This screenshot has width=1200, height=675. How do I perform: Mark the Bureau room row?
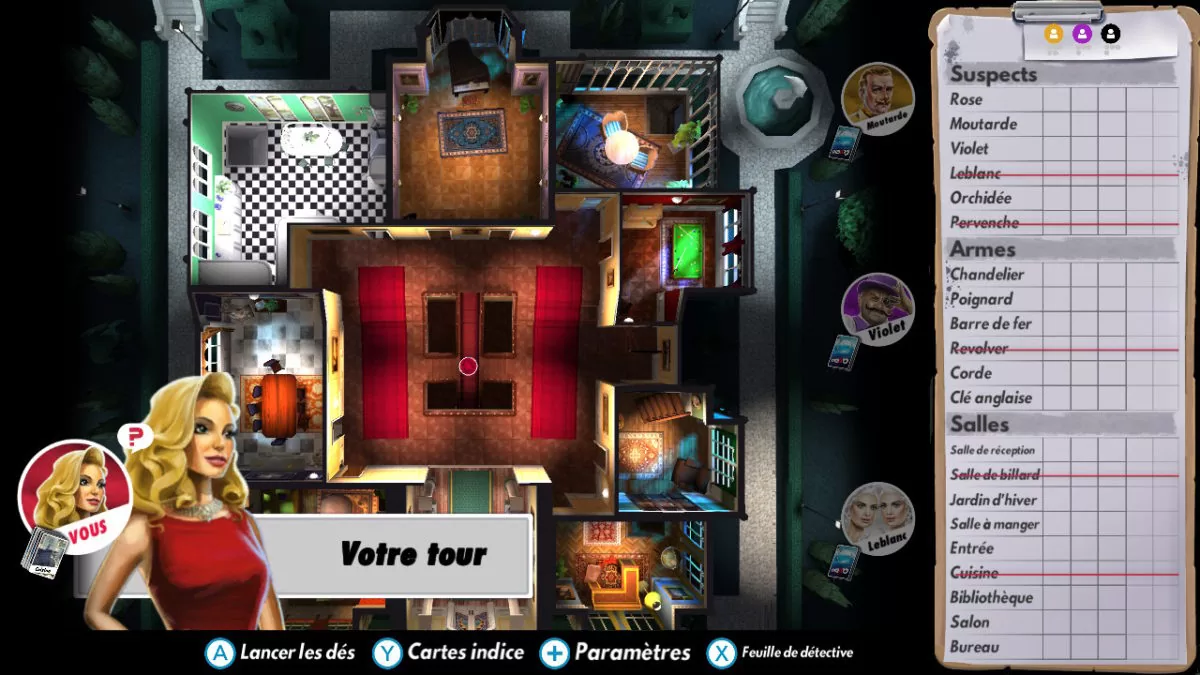click(974, 647)
